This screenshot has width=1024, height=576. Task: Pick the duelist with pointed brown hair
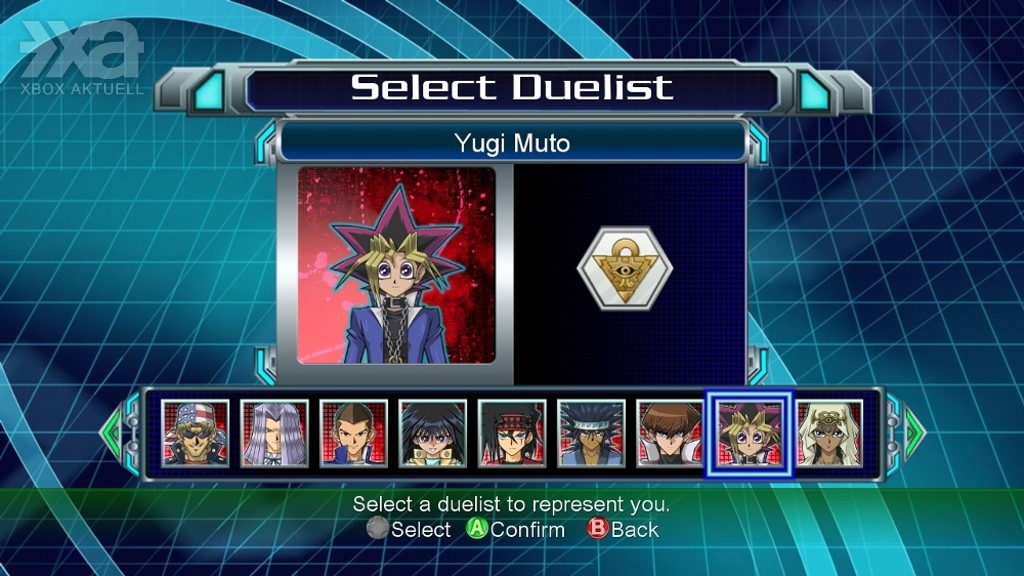pos(354,433)
